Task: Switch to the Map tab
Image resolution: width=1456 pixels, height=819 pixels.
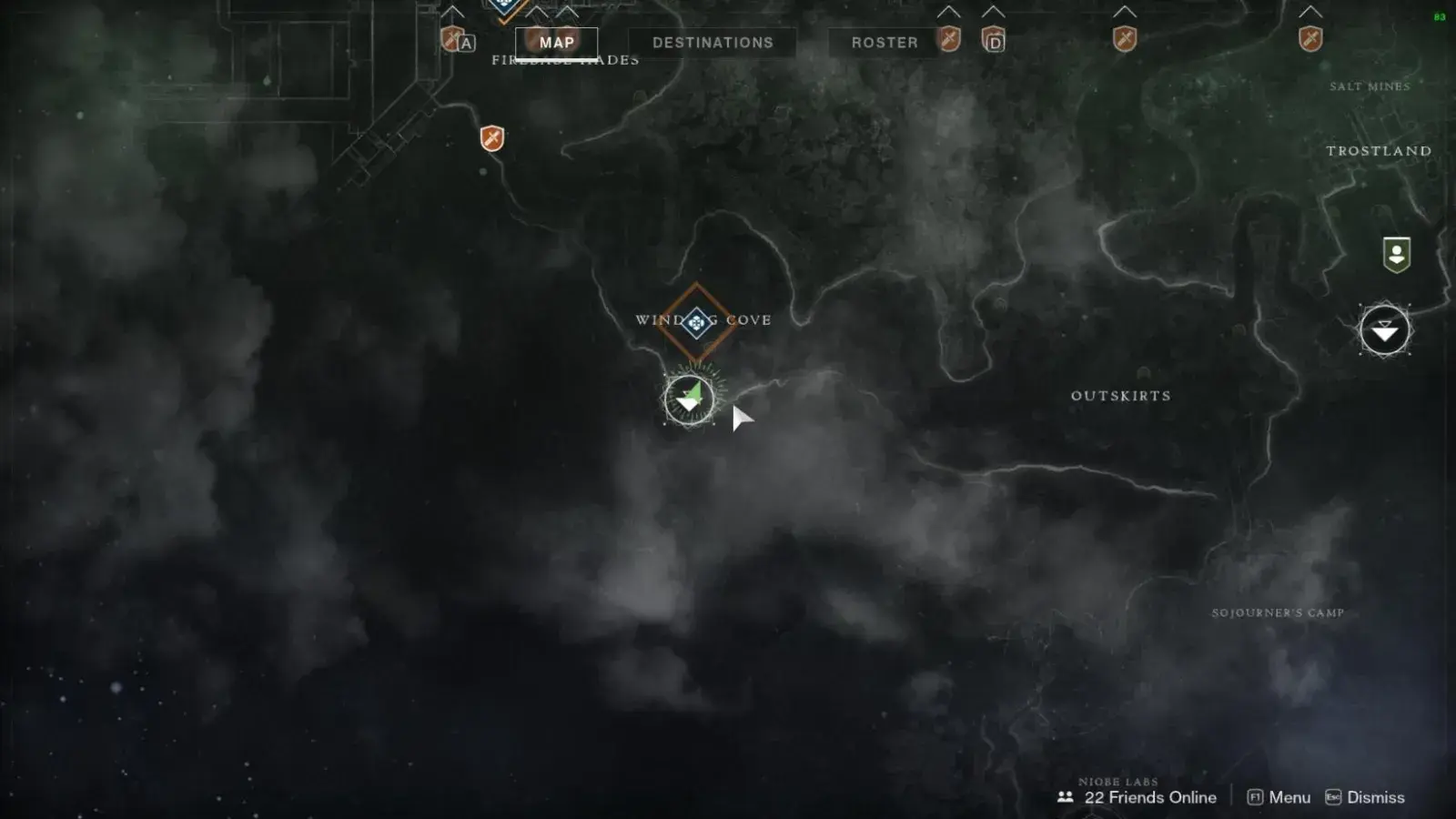Action: (556, 43)
